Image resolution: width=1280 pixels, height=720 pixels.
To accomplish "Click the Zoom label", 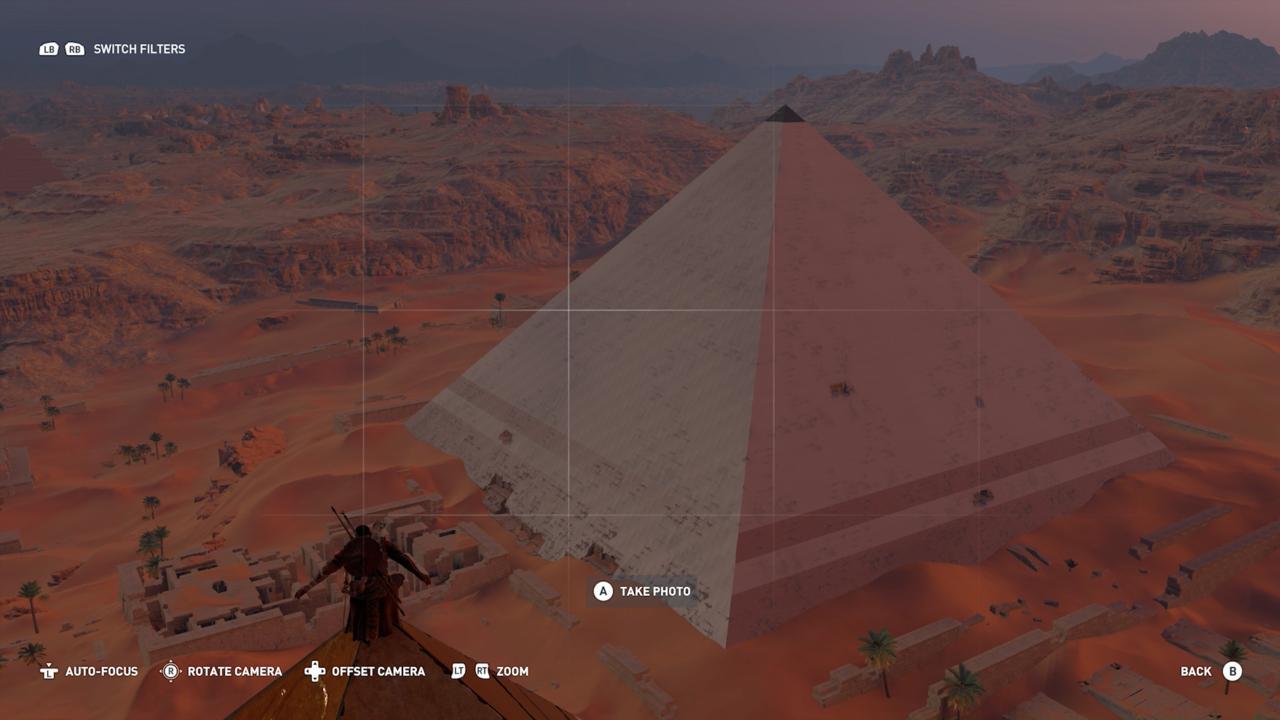I will (513, 671).
